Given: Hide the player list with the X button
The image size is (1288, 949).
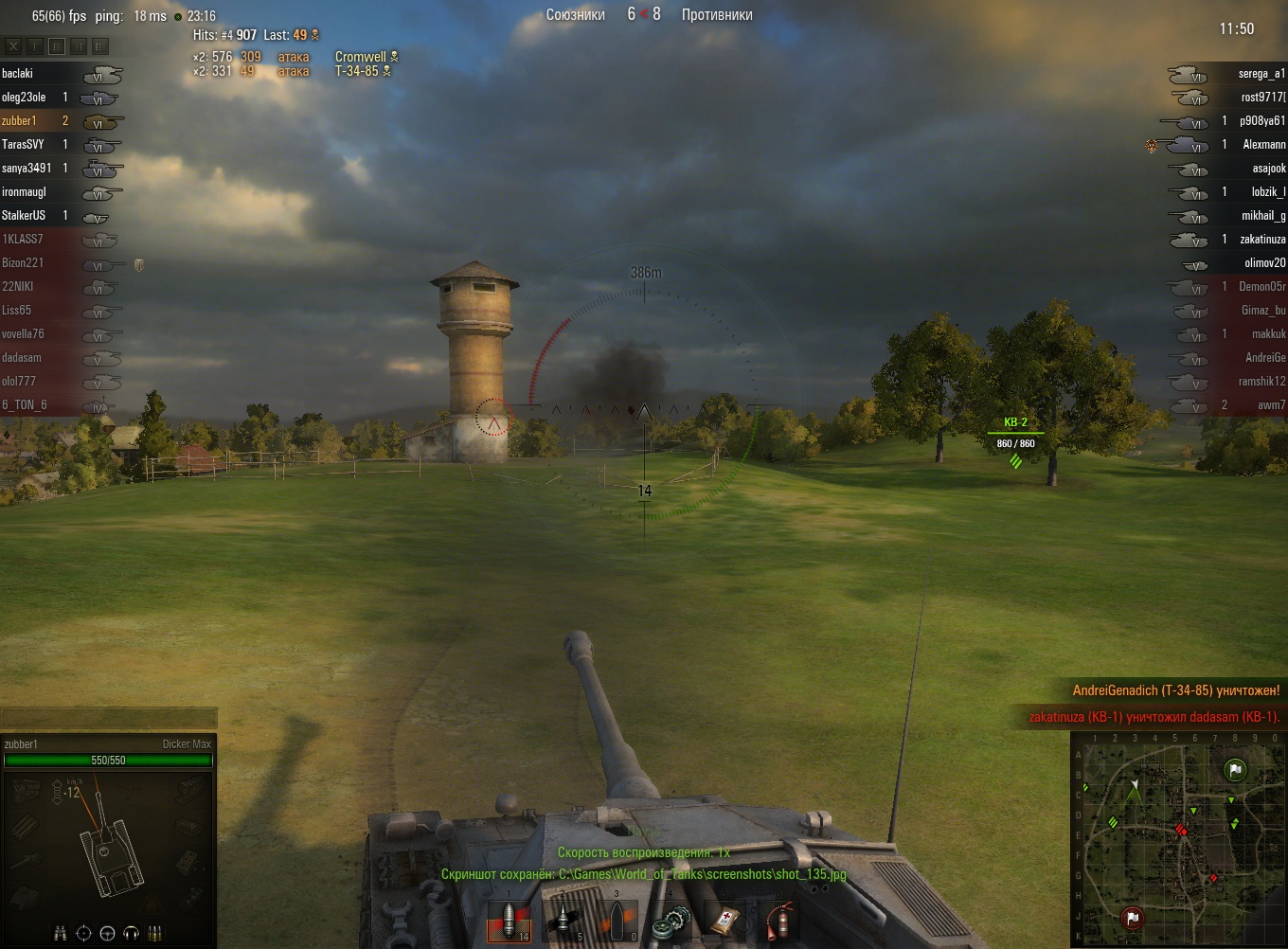Looking at the screenshot, I should 13,45.
